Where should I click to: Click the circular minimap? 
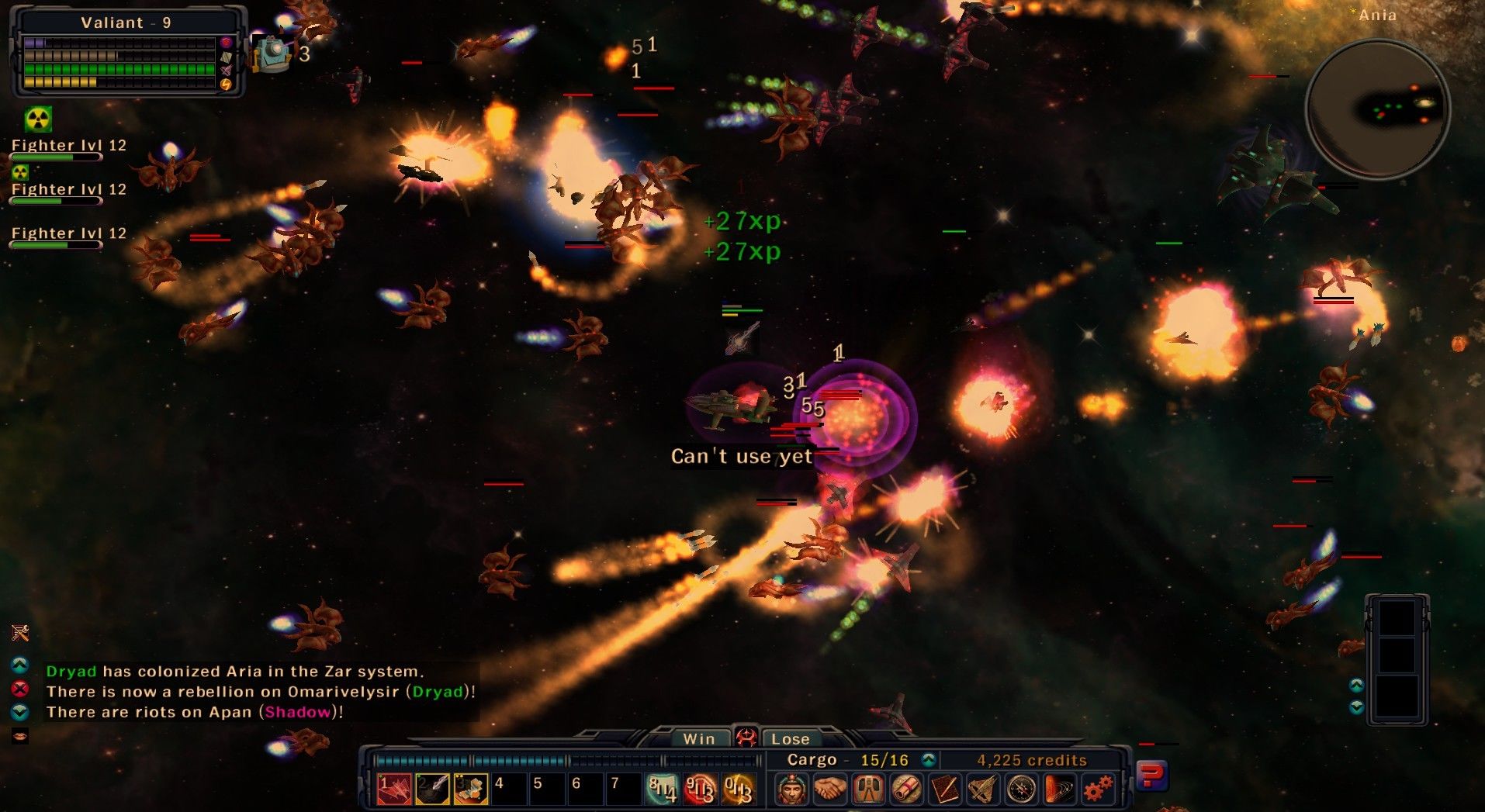(x=1377, y=109)
